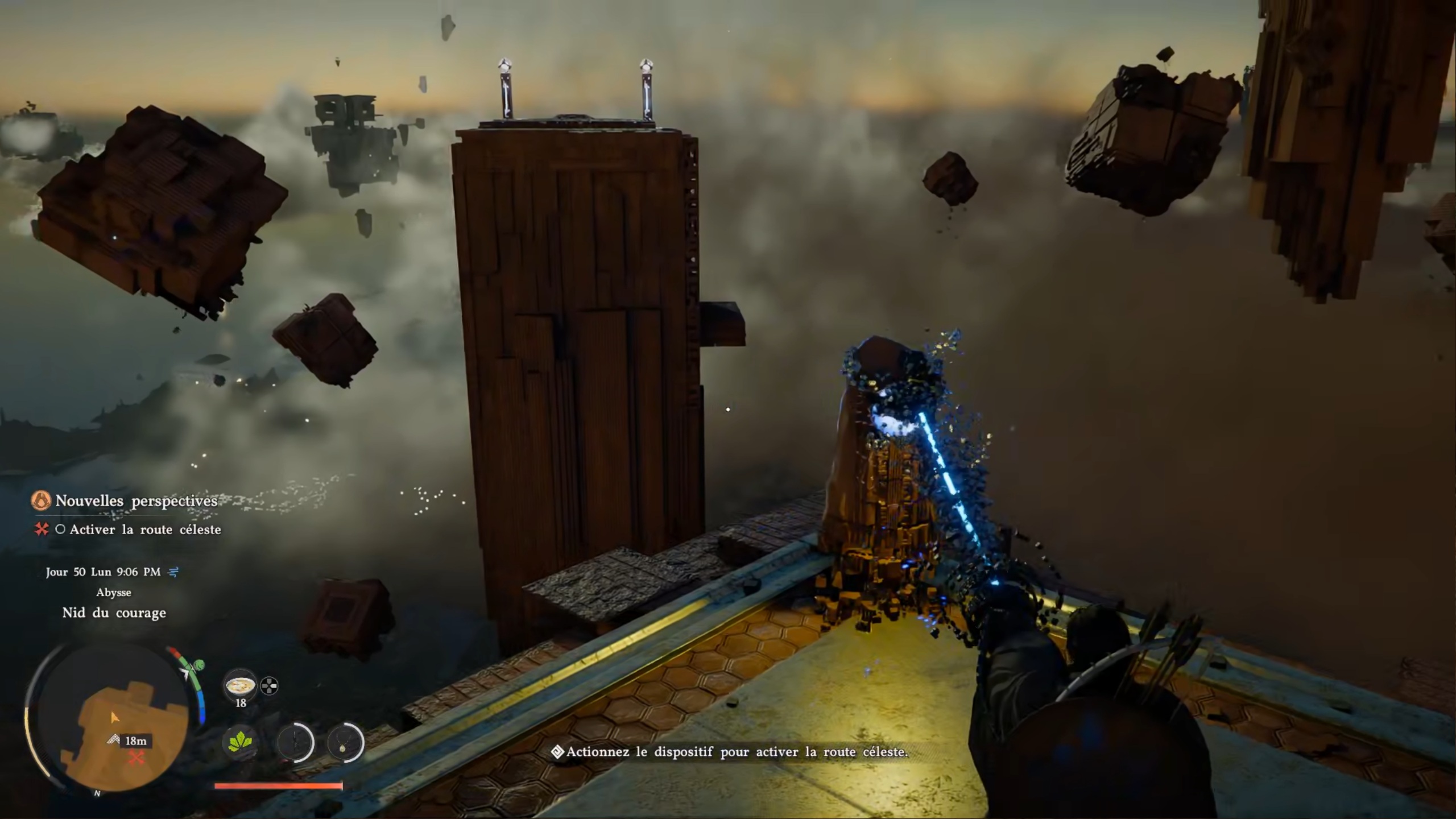Select the dark sword skill slot
This screenshot has width=1456, height=819.
click(x=295, y=742)
